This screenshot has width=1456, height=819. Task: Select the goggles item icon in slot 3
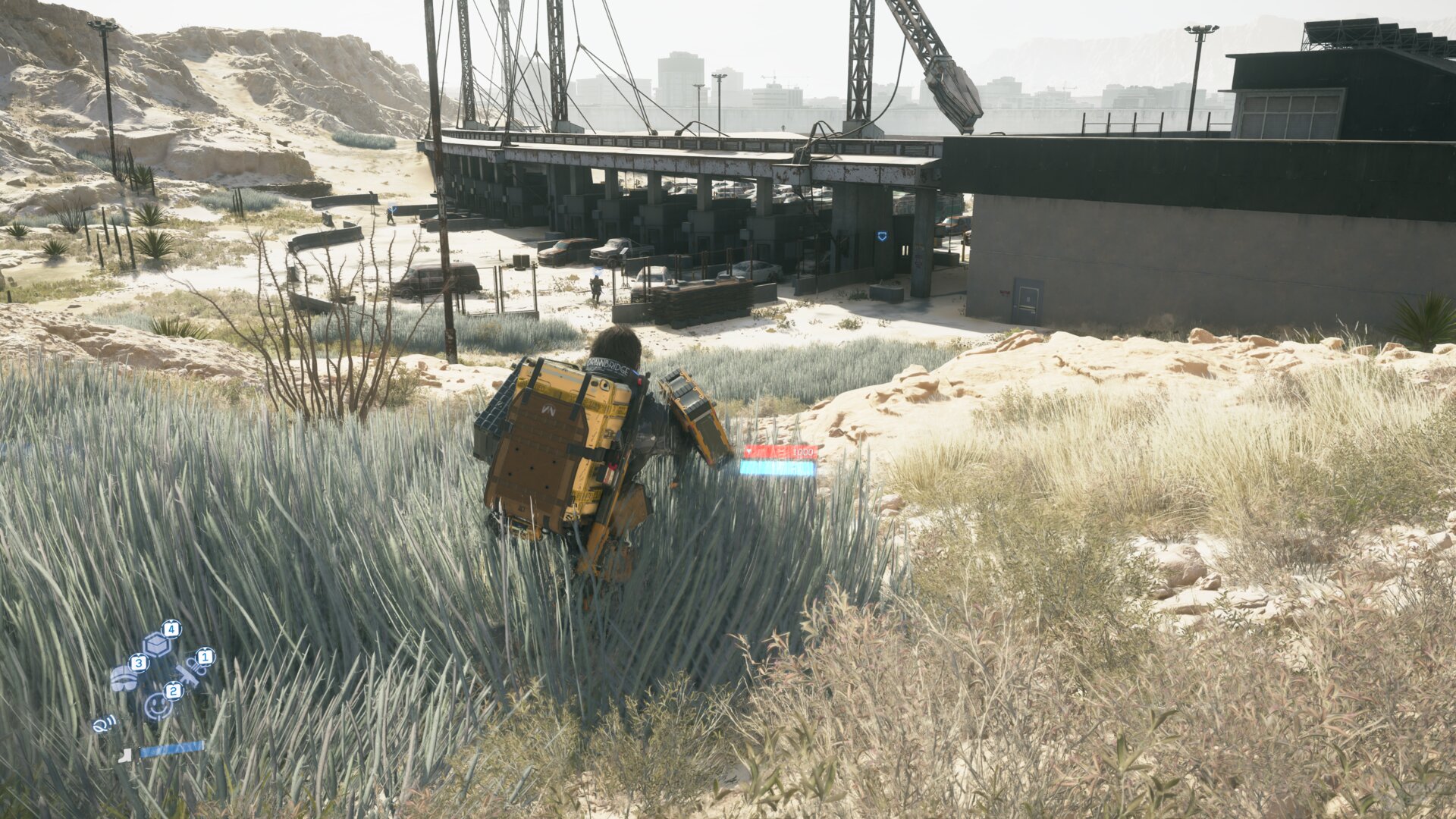click(124, 678)
